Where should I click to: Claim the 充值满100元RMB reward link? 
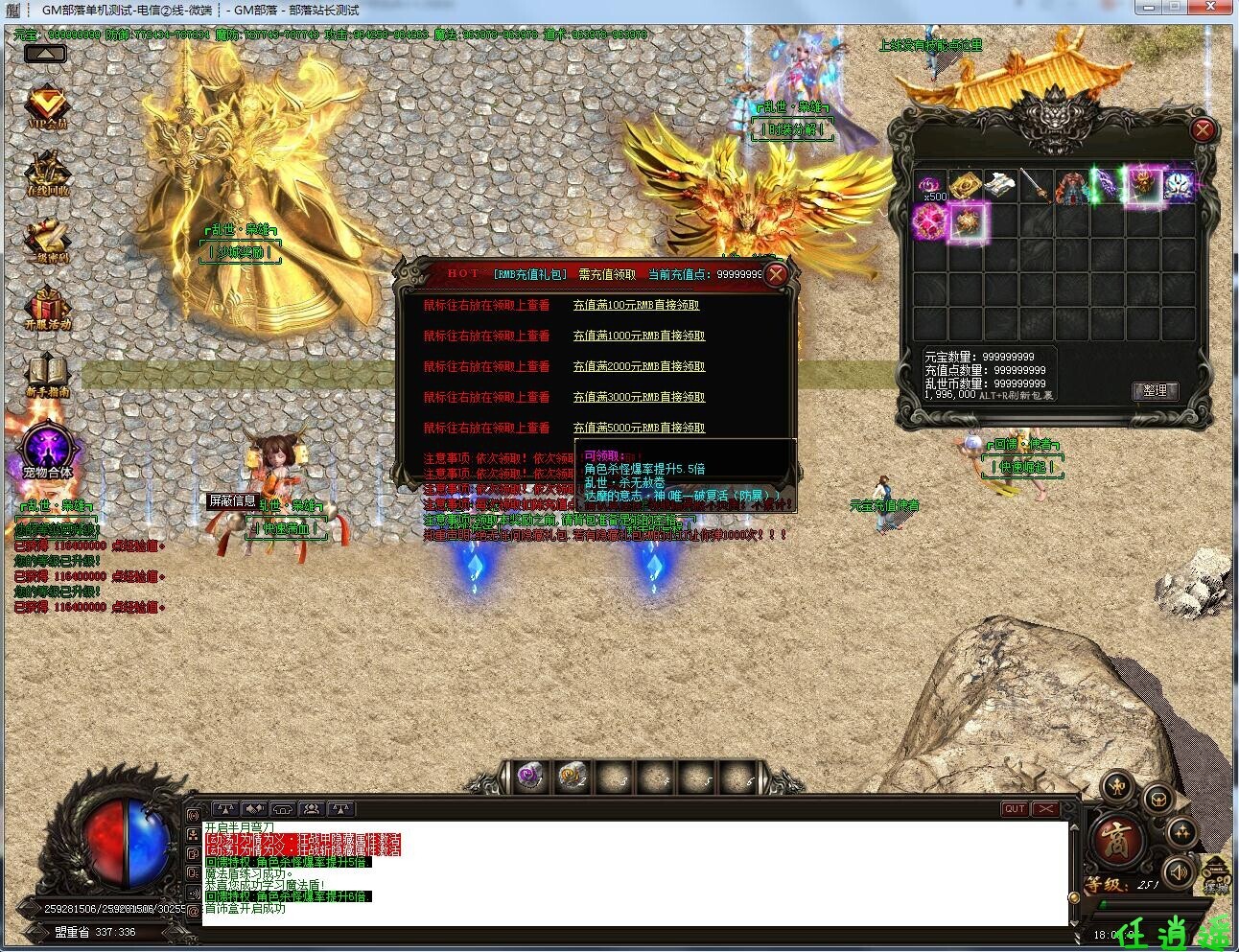pyautogui.click(x=636, y=305)
